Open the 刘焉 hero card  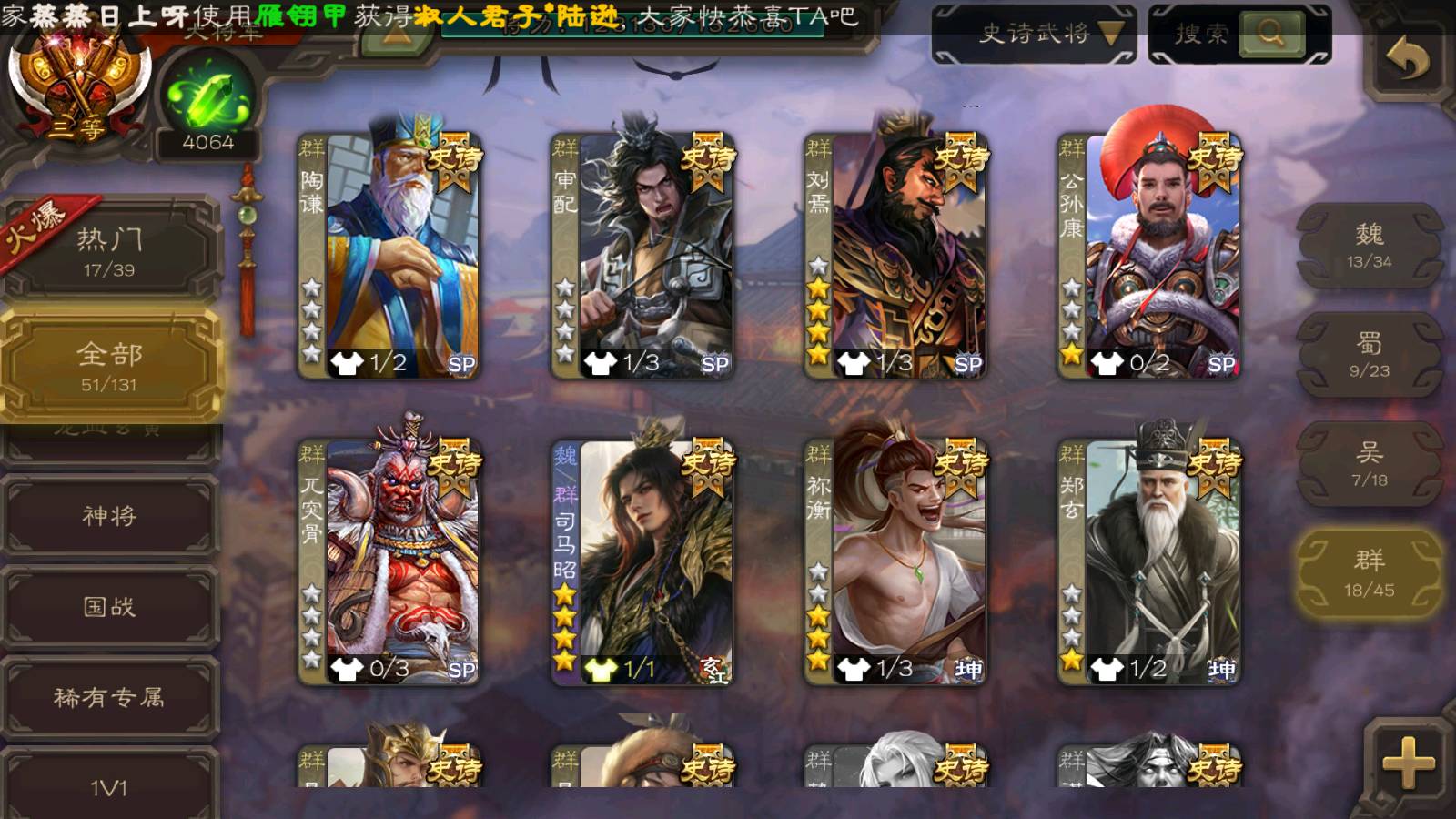895,257
